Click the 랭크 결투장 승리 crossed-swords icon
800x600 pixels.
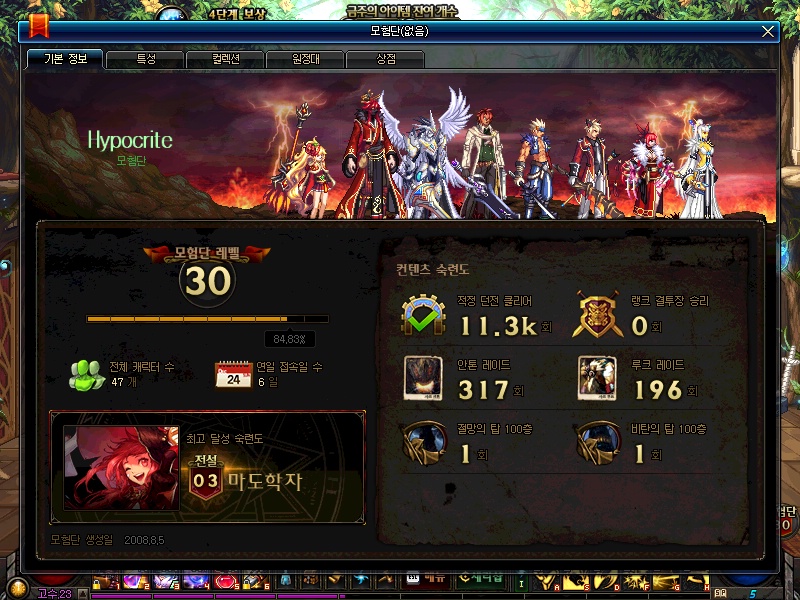(x=597, y=316)
